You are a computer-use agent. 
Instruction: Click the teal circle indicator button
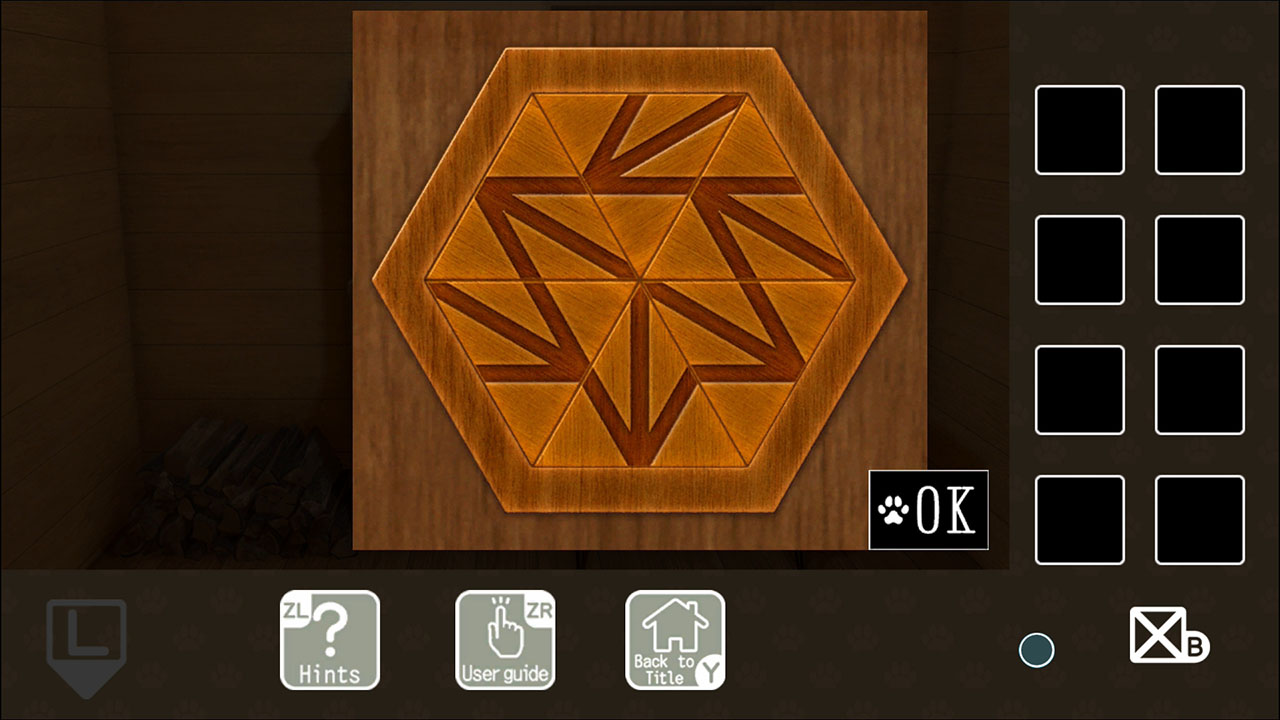[x=1036, y=649]
